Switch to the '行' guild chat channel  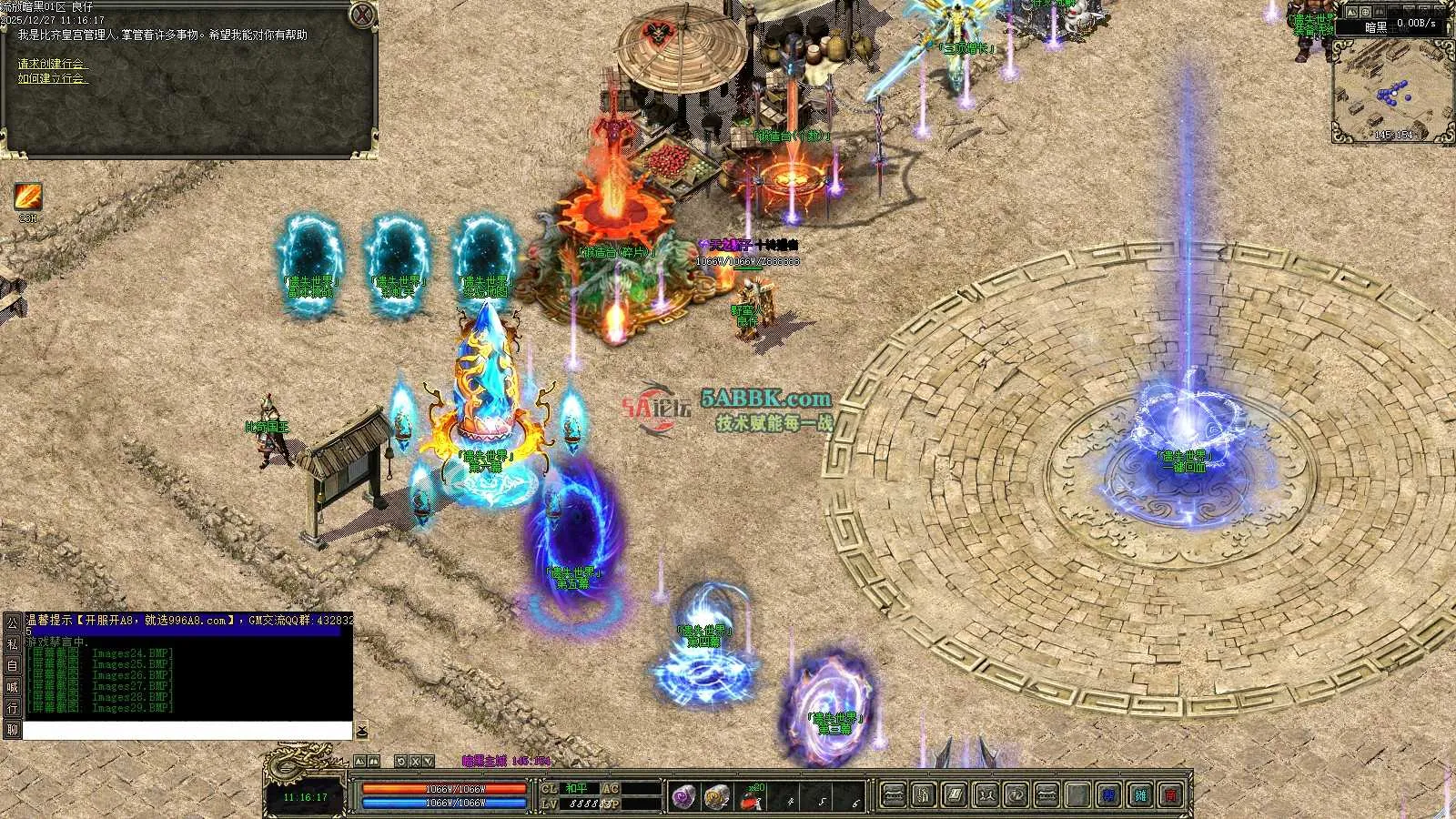[x=12, y=708]
